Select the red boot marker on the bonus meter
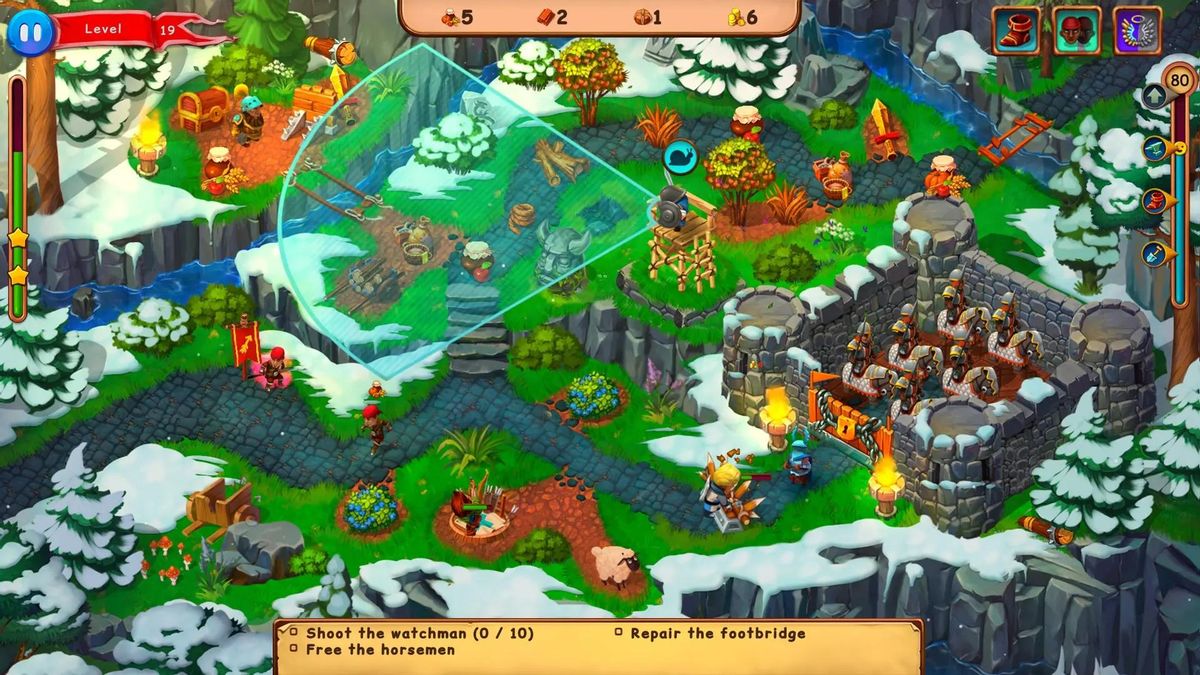Image resolution: width=1200 pixels, height=675 pixels. pyautogui.click(x=1155, y=201)
